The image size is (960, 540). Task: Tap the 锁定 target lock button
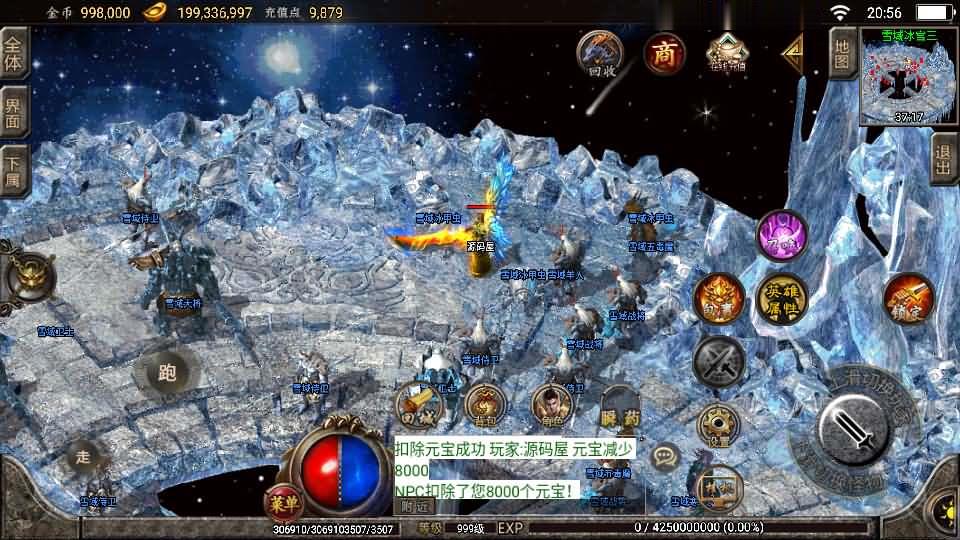[909, 298]
